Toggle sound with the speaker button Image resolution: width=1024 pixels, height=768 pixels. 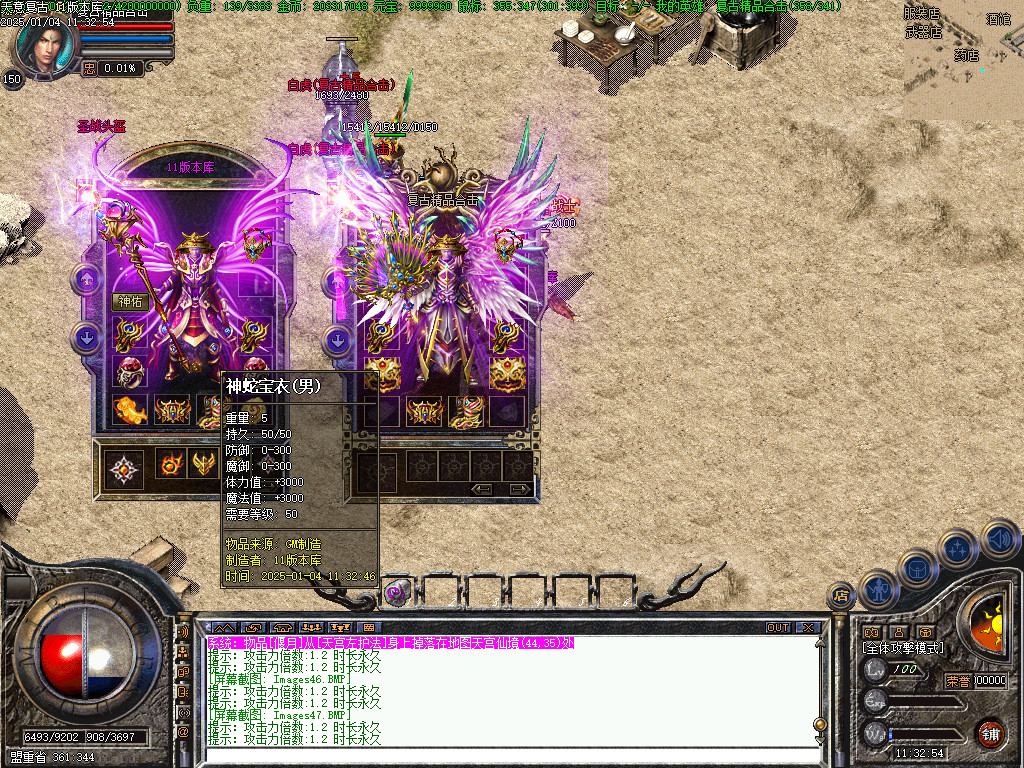tap(999, 539)
